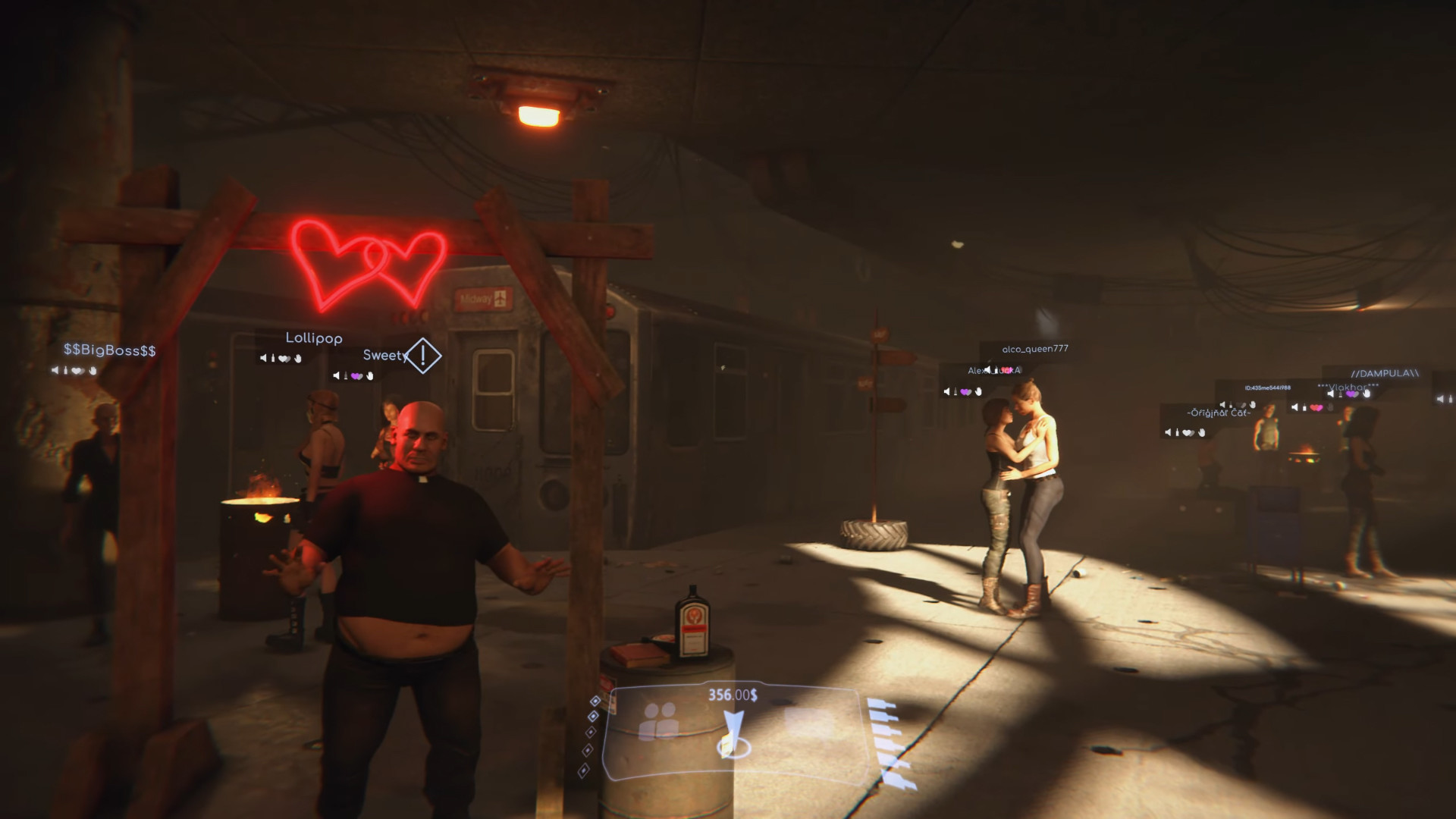Click the group members icon on the money HUD

pos(658,720)
